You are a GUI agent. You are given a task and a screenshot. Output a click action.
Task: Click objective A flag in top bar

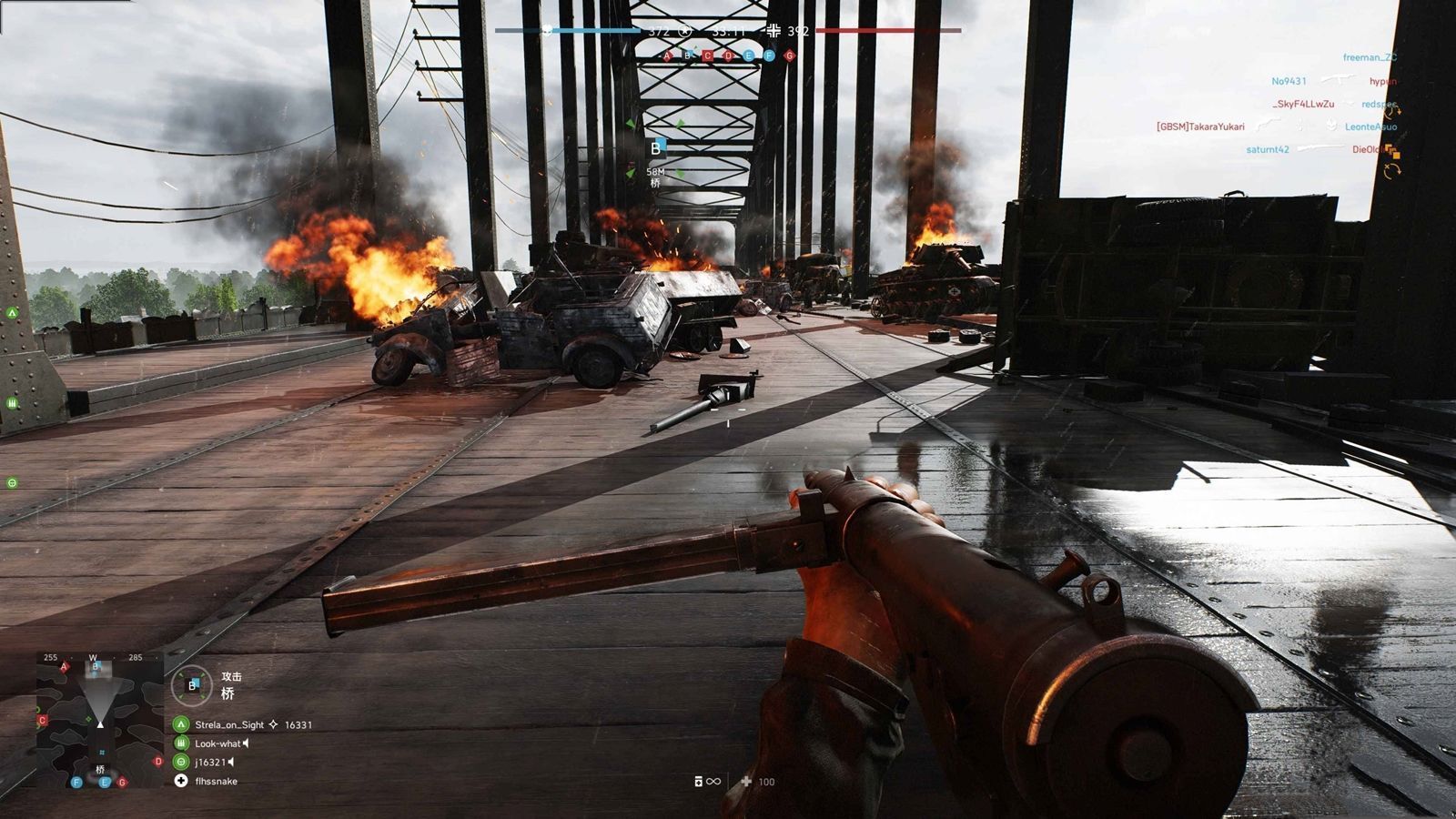pos(667,56)
